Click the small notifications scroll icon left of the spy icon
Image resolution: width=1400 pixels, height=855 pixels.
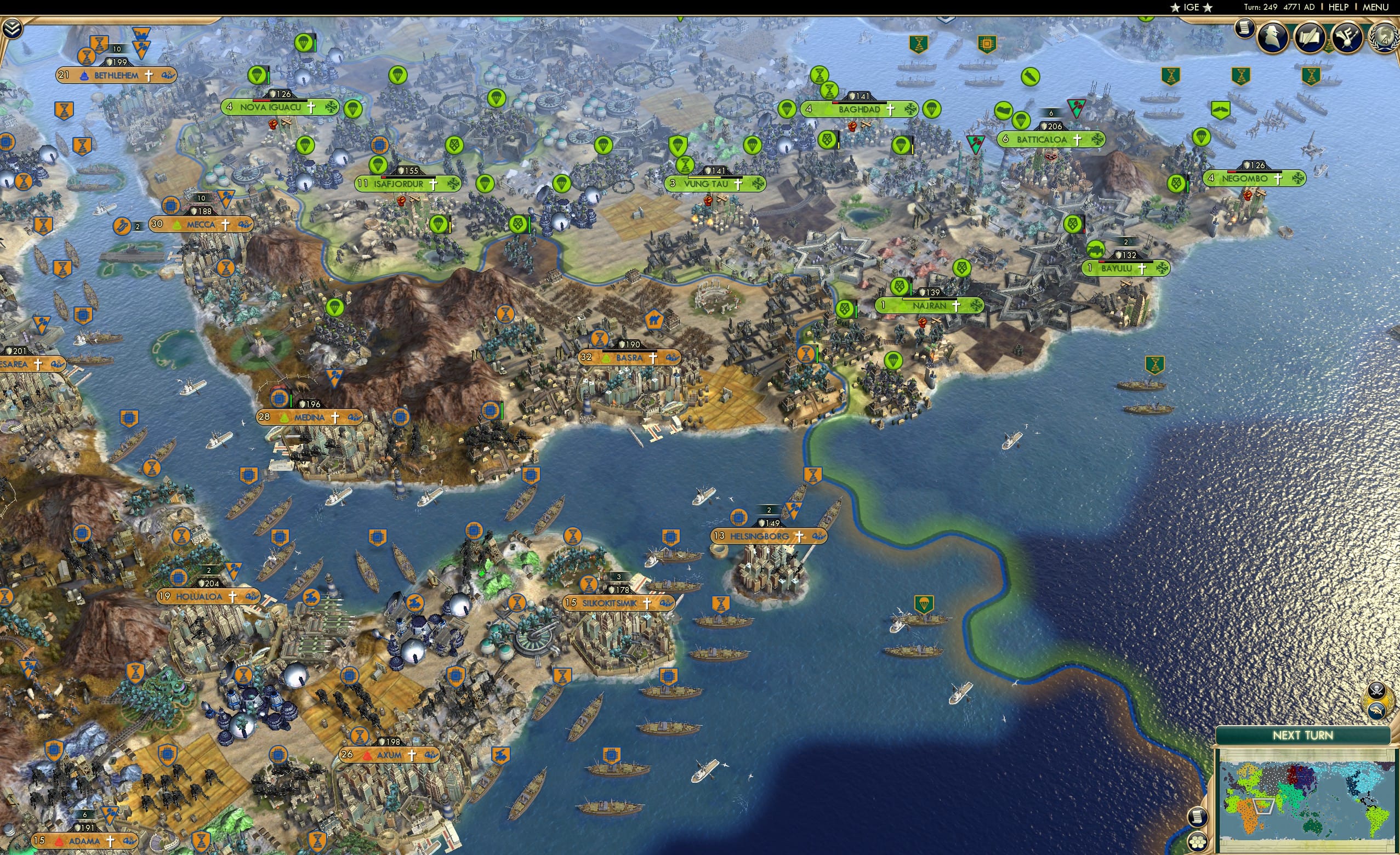(1244, 30)
